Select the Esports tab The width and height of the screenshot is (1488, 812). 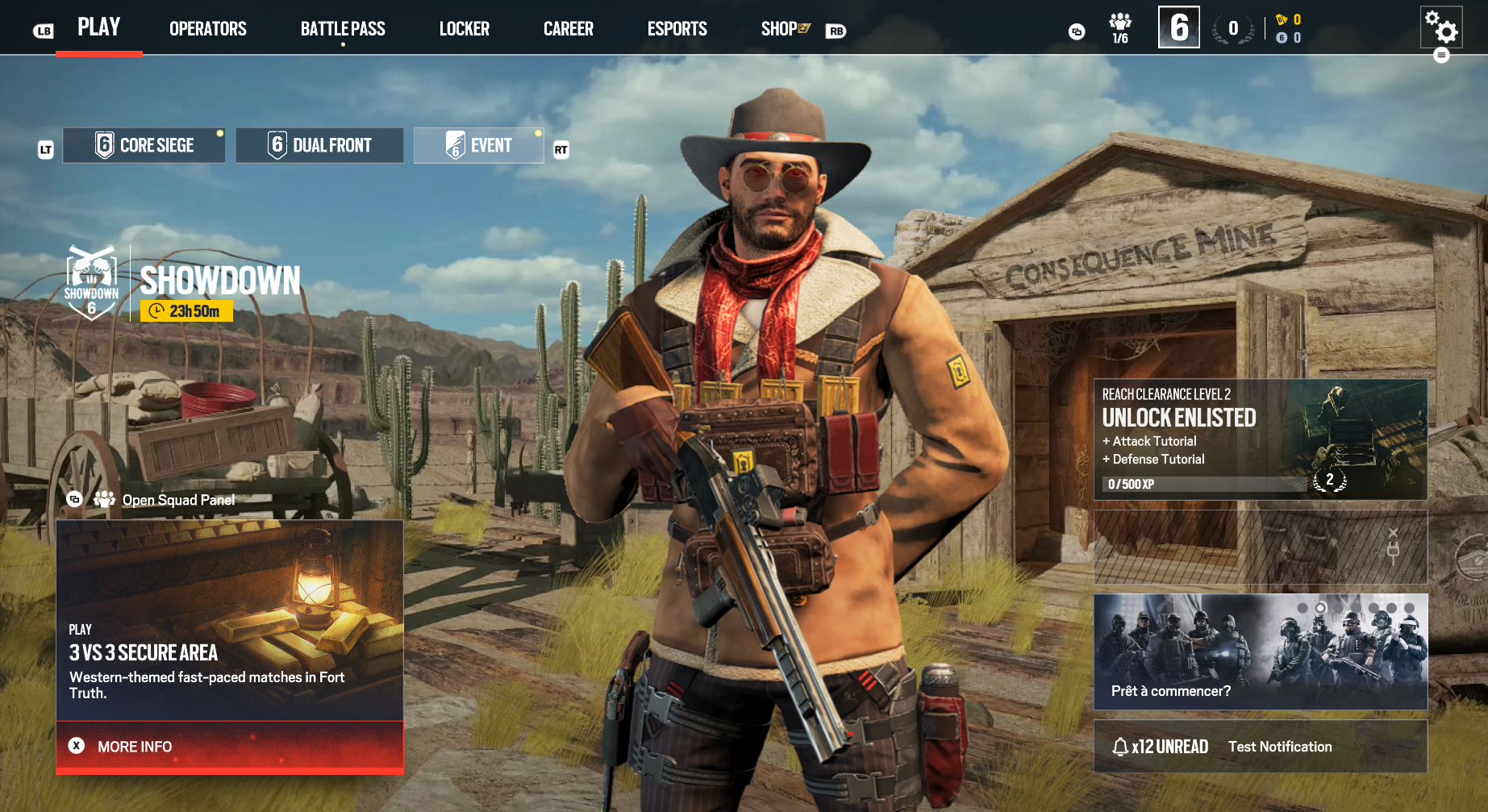pyautogui.click(x=677, y=29)
